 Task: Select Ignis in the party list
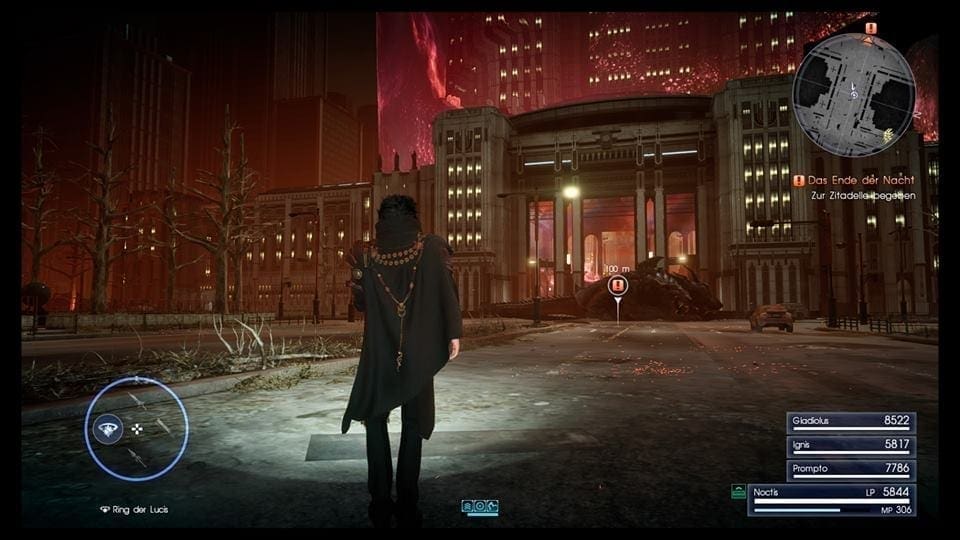(x=851, y=446)
